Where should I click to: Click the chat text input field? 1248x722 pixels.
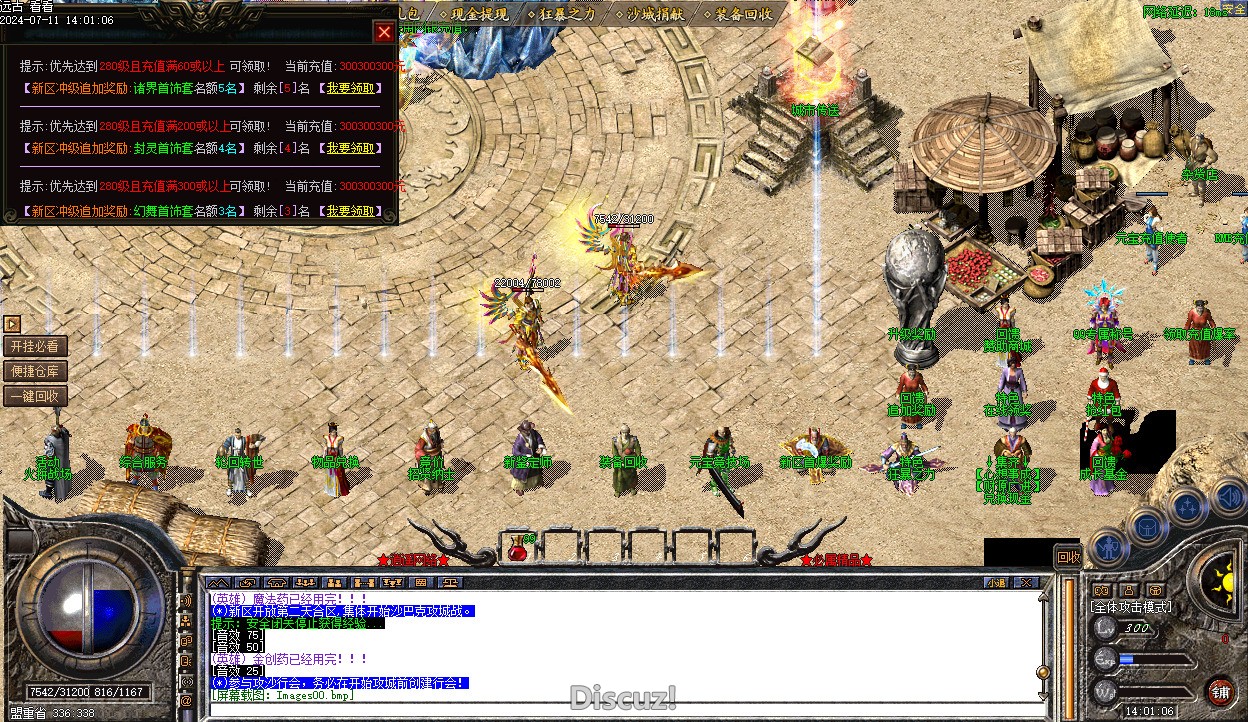(x=620, y=710)
